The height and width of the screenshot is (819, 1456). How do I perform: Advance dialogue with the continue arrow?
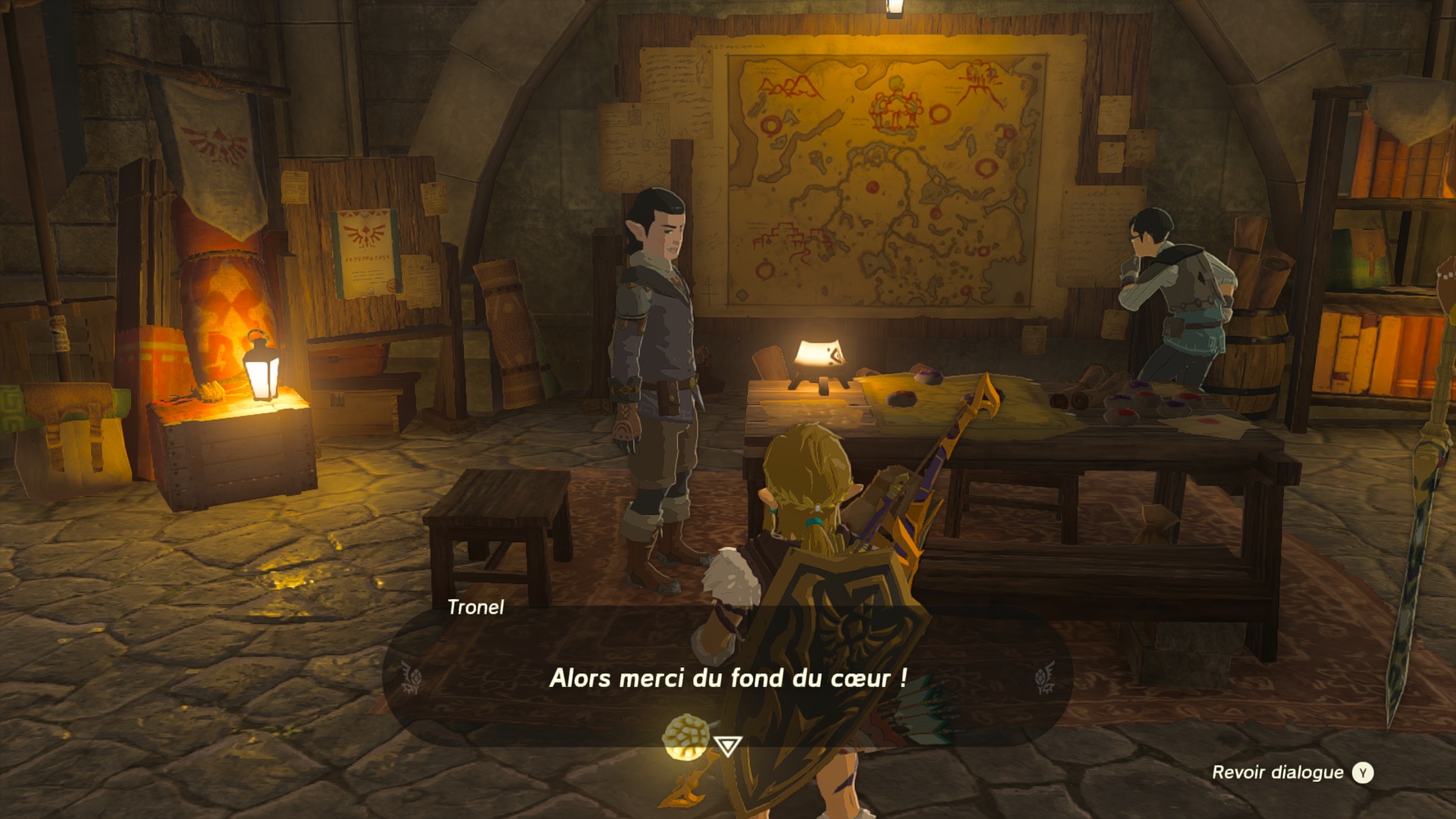(727, 746)
